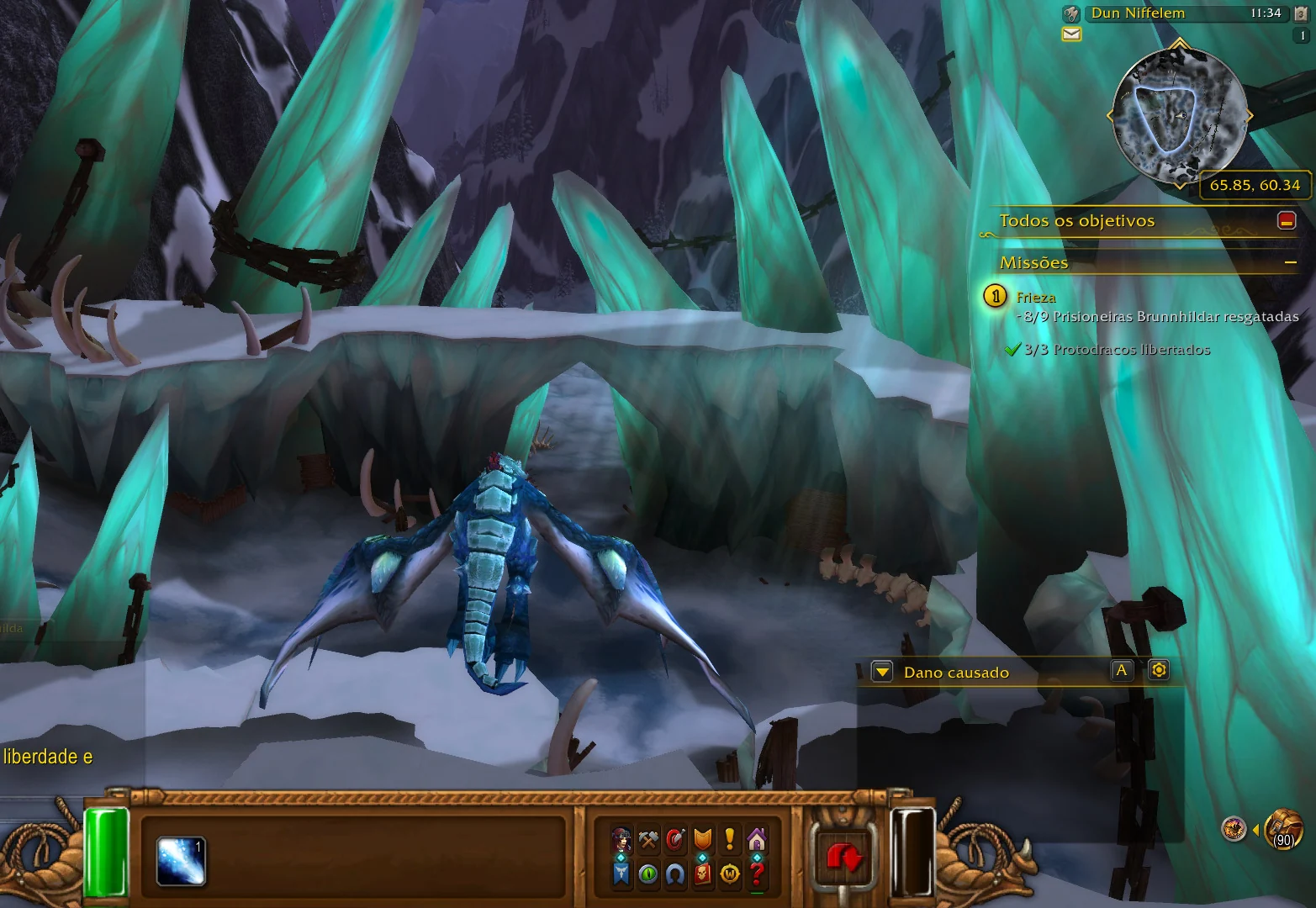Open the red question mark help icon
The height and width of the screenshot is (908, 1316).
pyautogui.click(x=757, y=874)
